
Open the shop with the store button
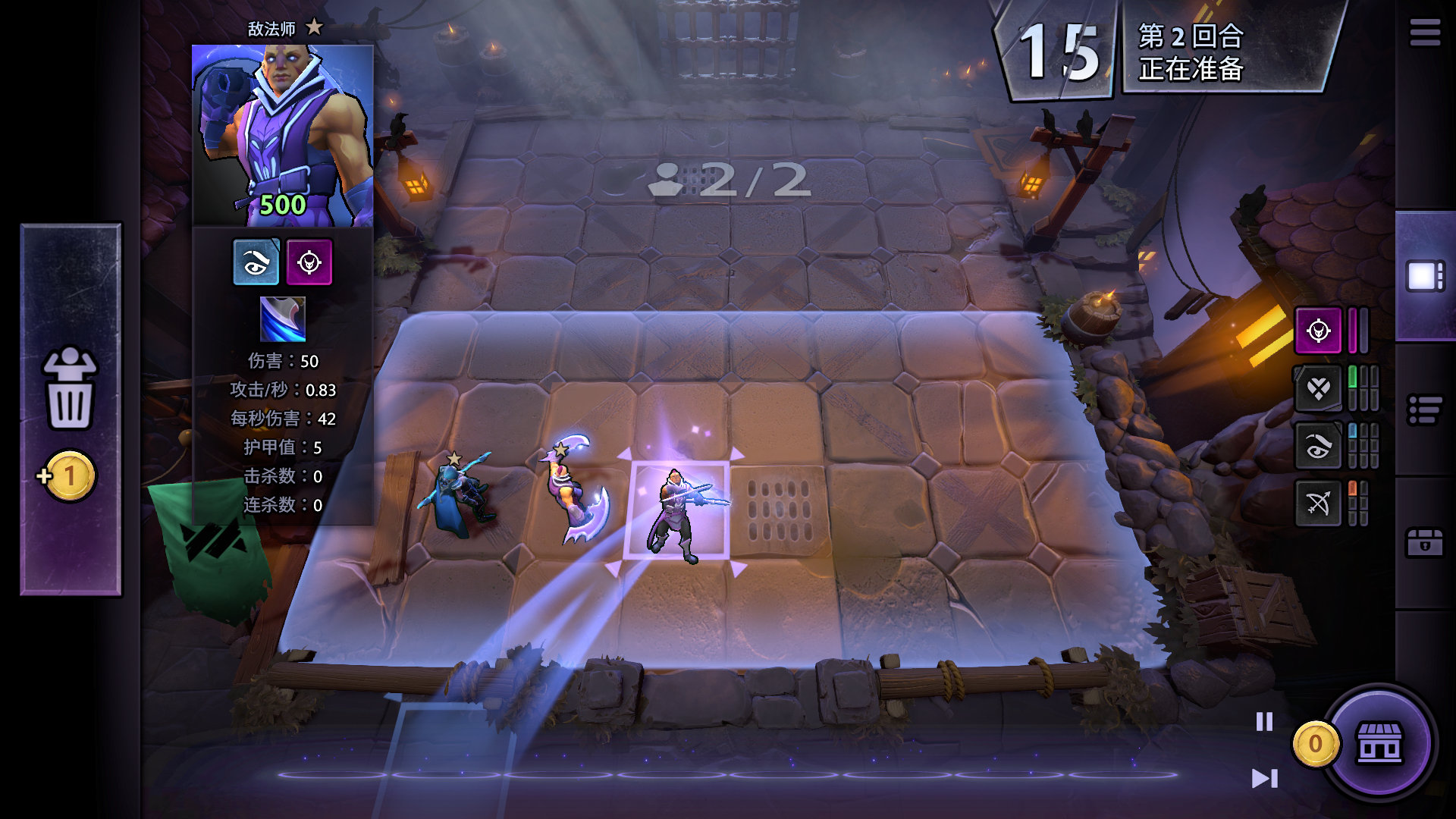click(1379, 743)
